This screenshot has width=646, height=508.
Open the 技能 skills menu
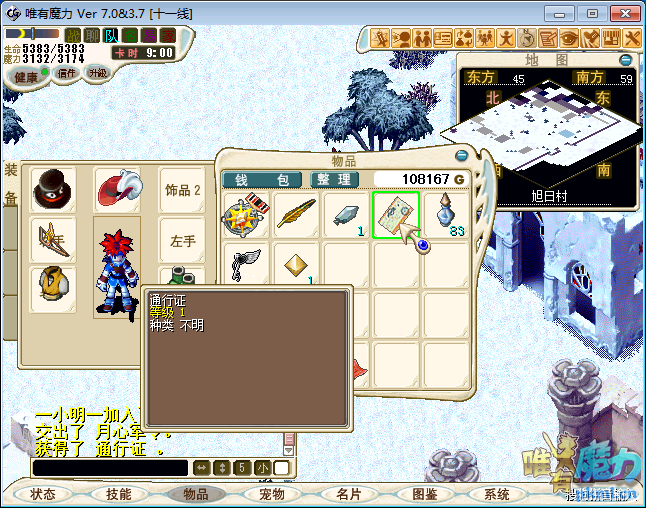[119, 494]
